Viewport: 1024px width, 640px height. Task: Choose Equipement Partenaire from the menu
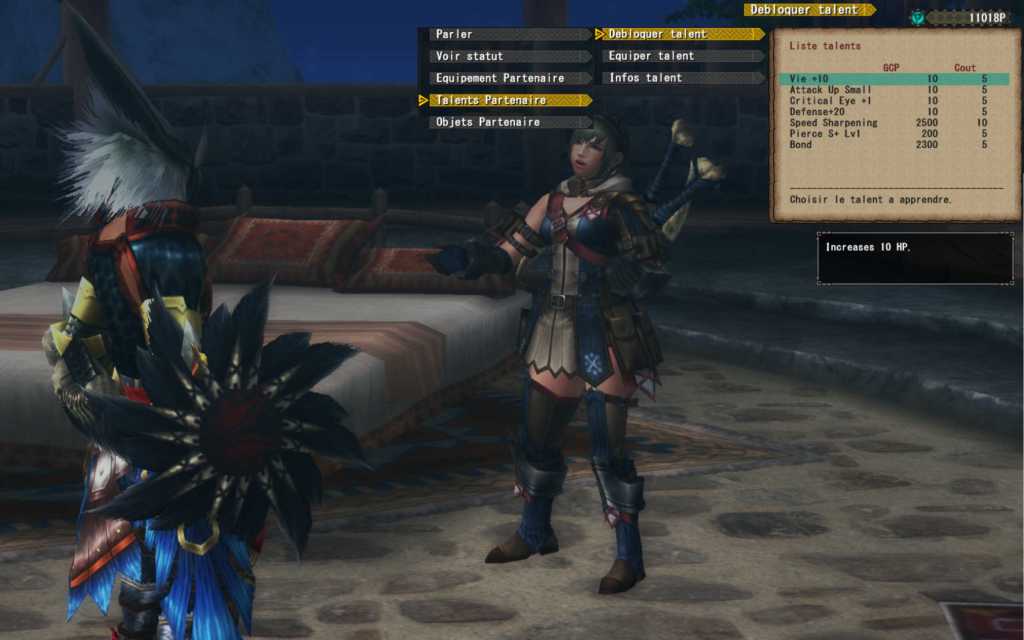(x=500, y=78)
